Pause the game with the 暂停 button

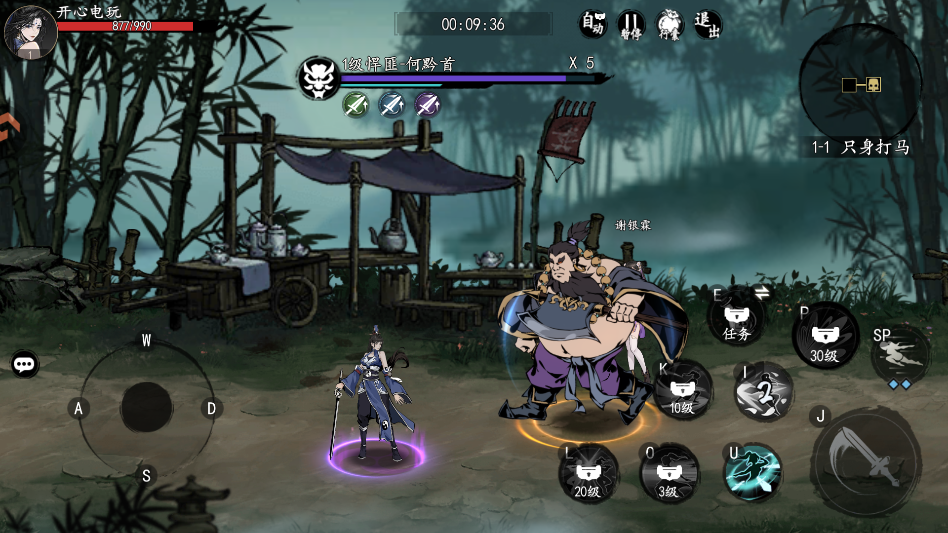coord(630,24)
